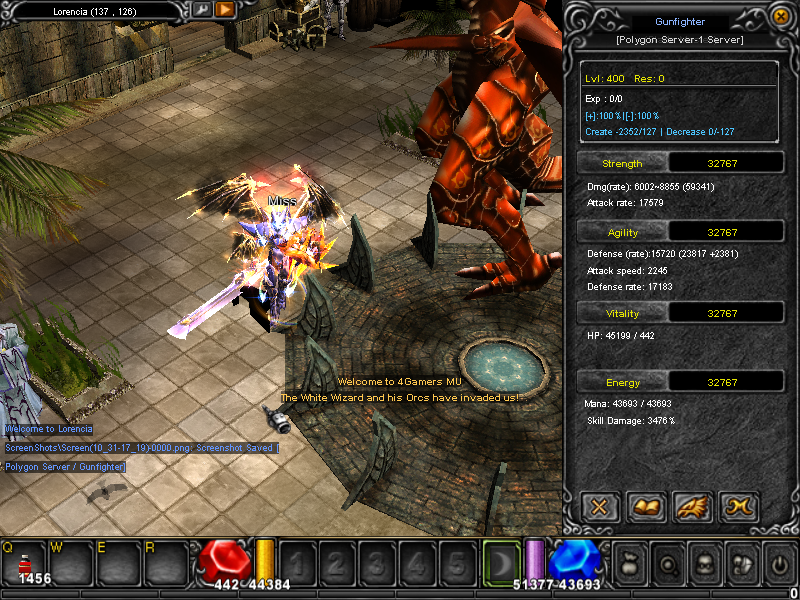800x600 pixels.
Task: Close the Gunfighter character window
Action: [x=780, y=16]
